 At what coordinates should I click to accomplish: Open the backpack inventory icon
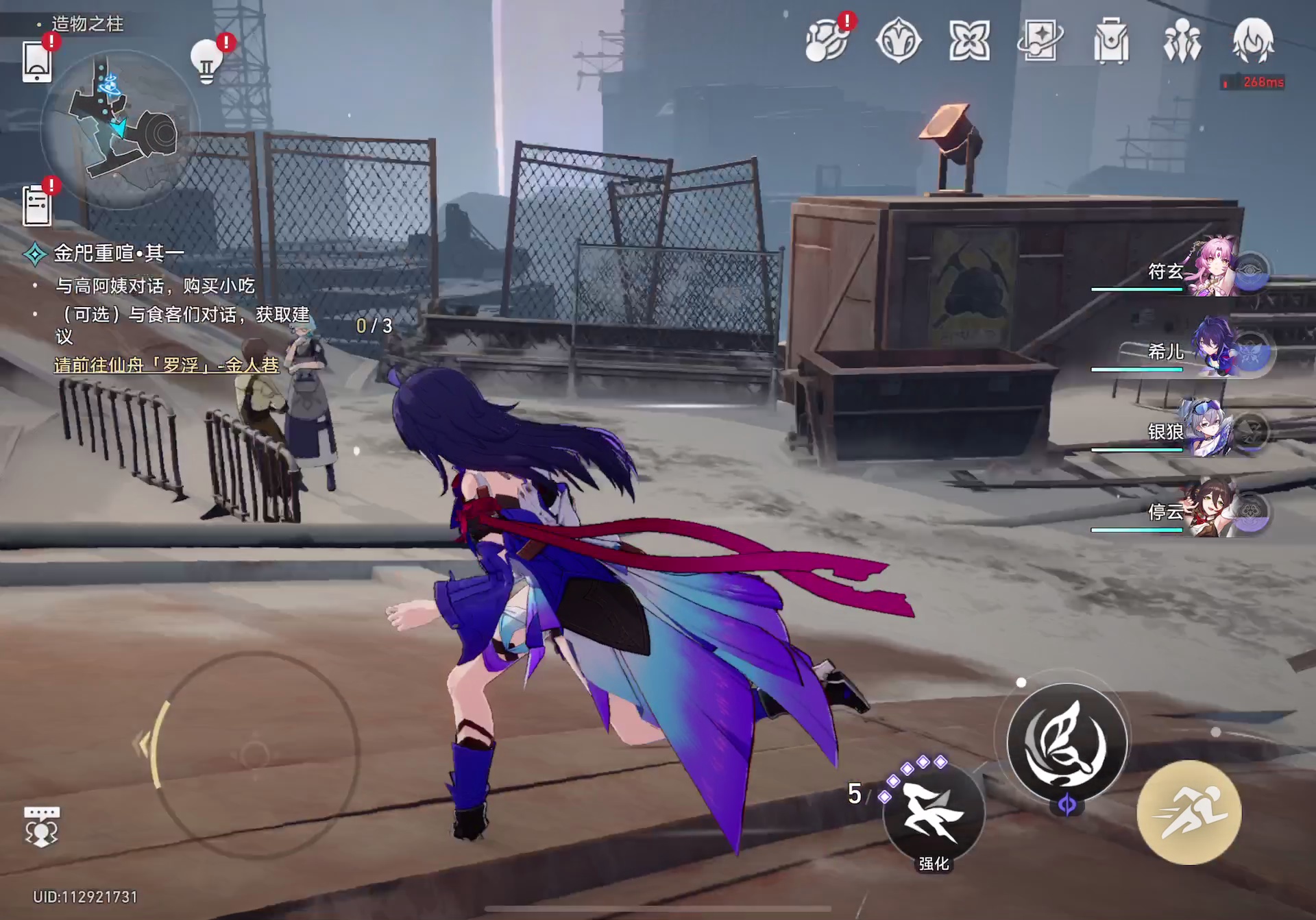tap(1111, 41)
